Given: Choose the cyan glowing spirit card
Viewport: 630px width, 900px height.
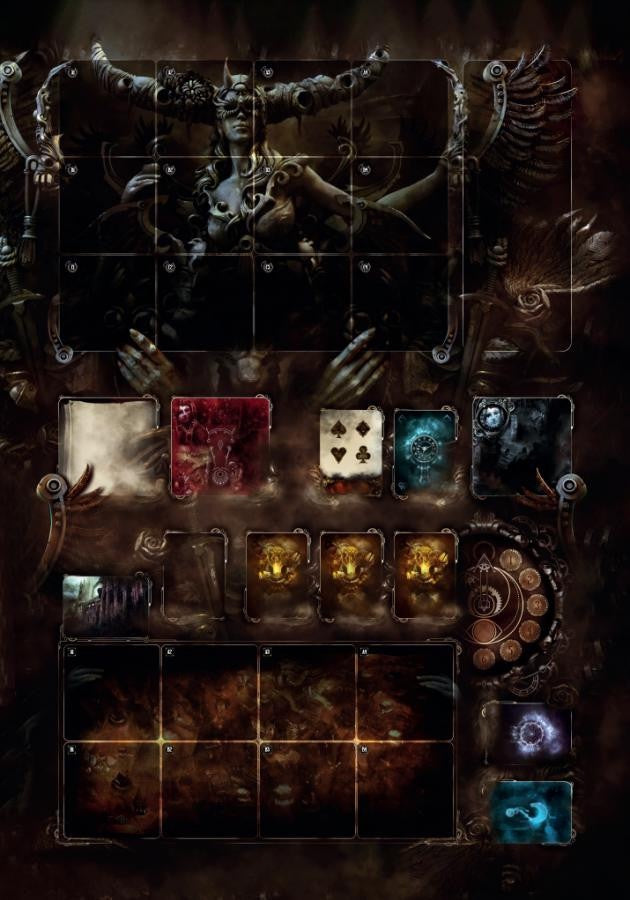Looking at the screenshot, I should 532,811.
